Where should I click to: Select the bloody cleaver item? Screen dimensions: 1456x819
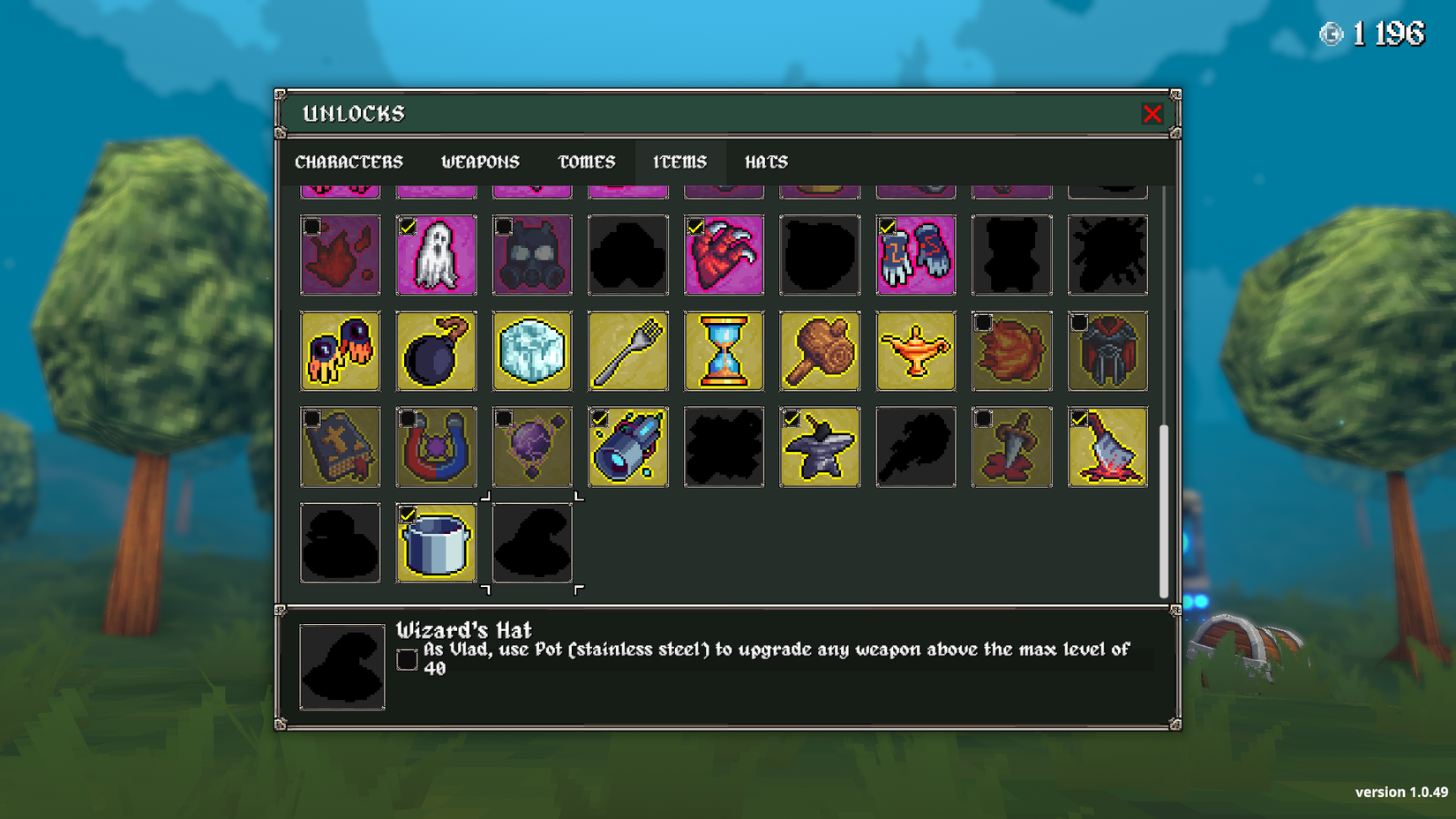tap(1107, 447)
